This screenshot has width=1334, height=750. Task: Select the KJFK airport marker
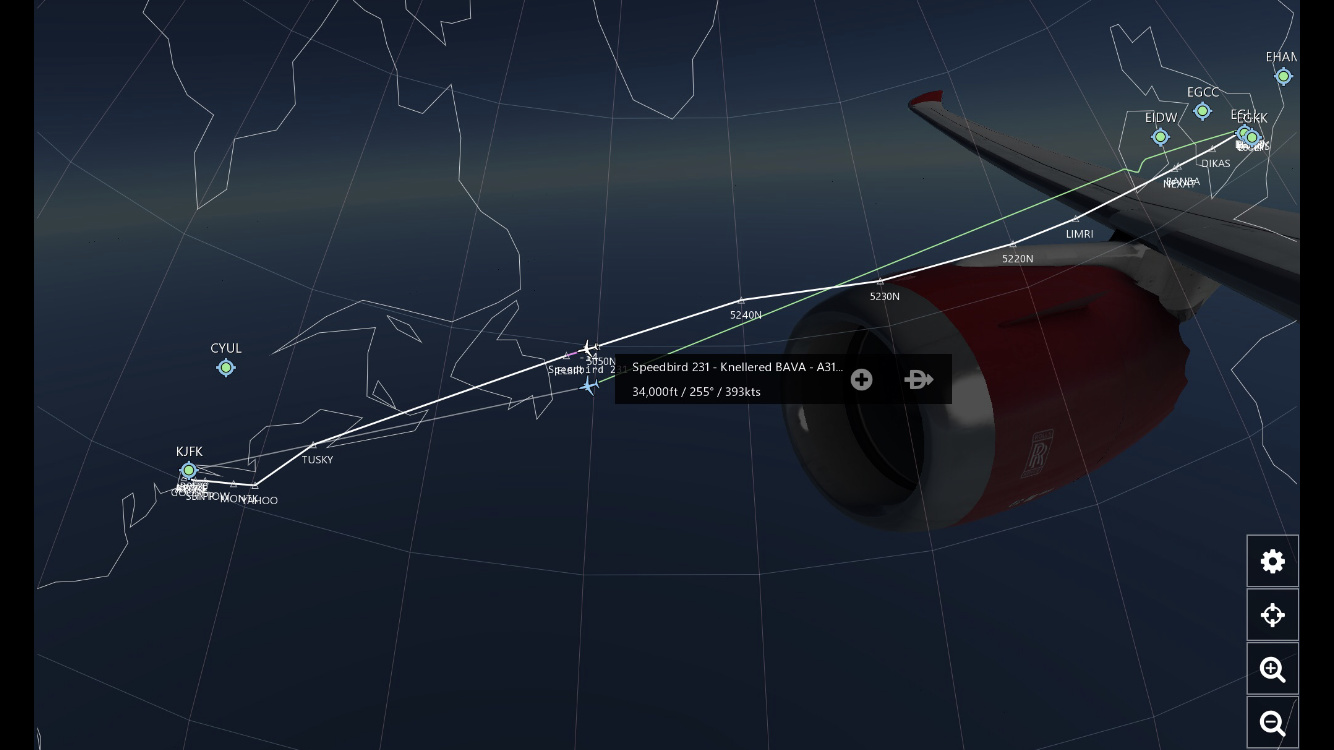point(188,470)
